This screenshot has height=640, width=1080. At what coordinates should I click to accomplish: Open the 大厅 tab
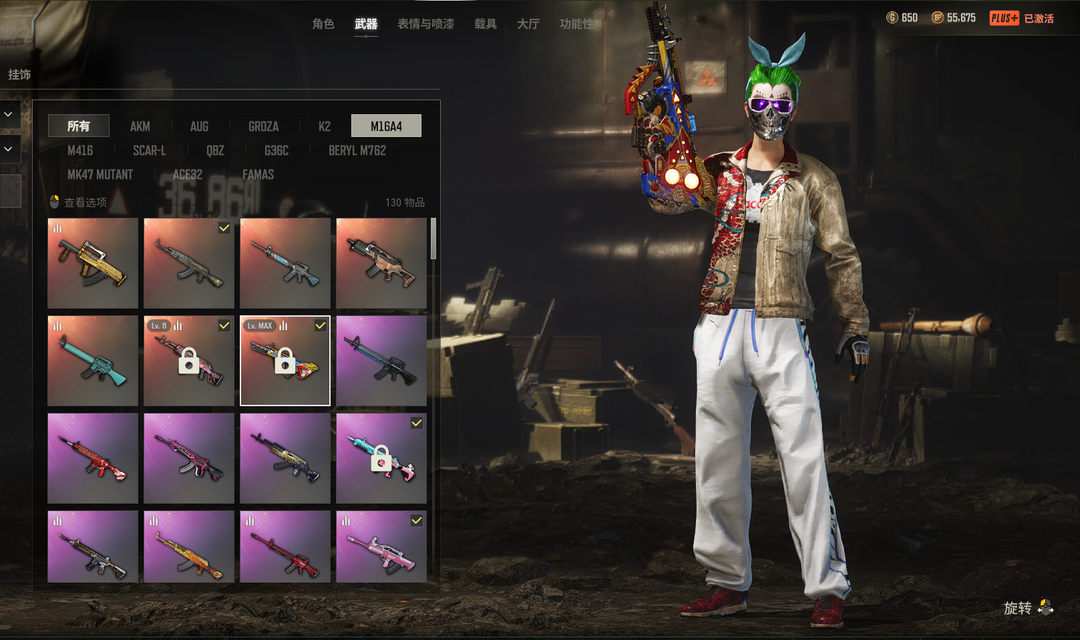[x=528, y=23]
